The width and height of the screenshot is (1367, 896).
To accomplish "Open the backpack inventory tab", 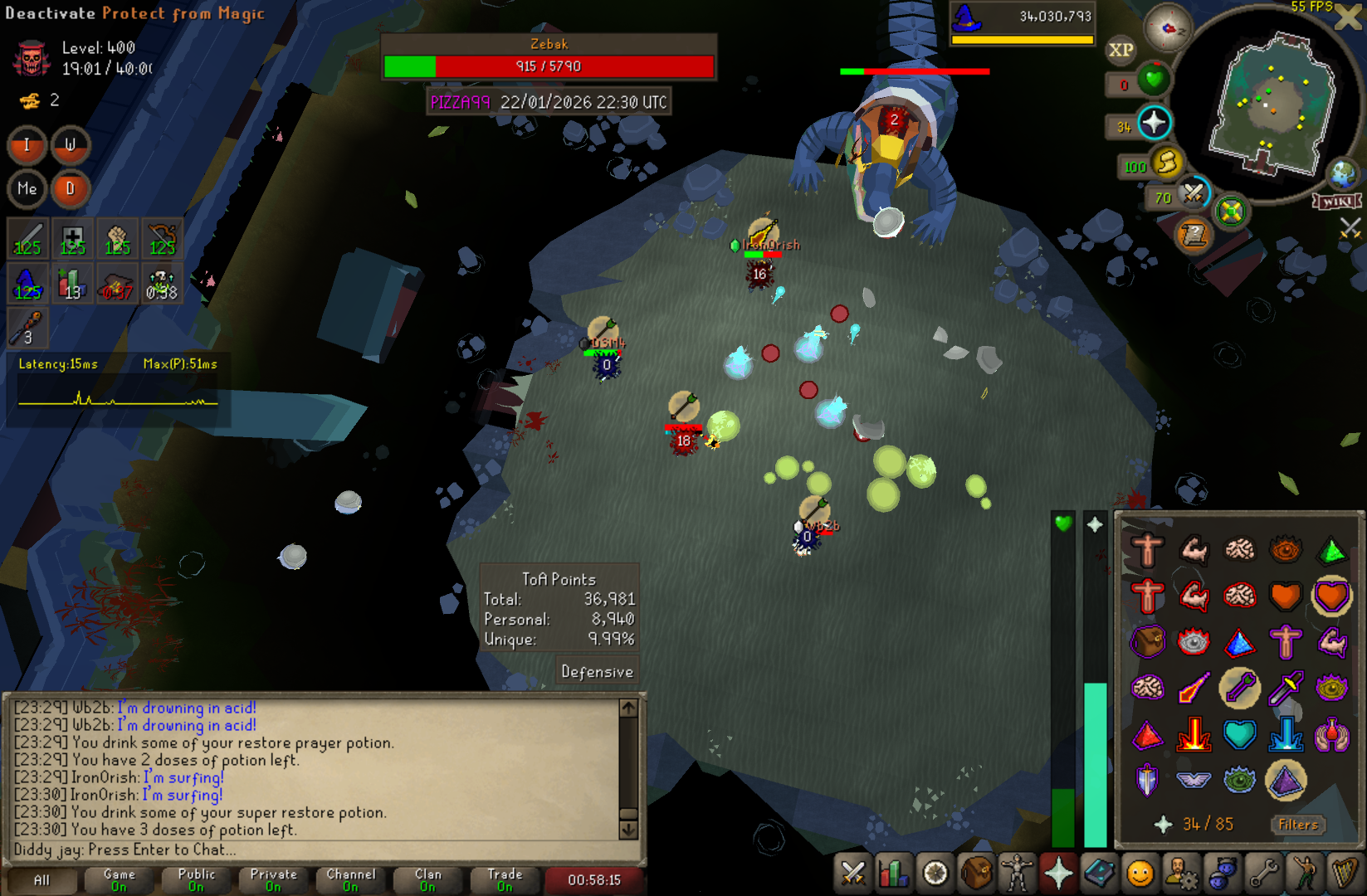I will pyautogui.click(x=976, y=873).
